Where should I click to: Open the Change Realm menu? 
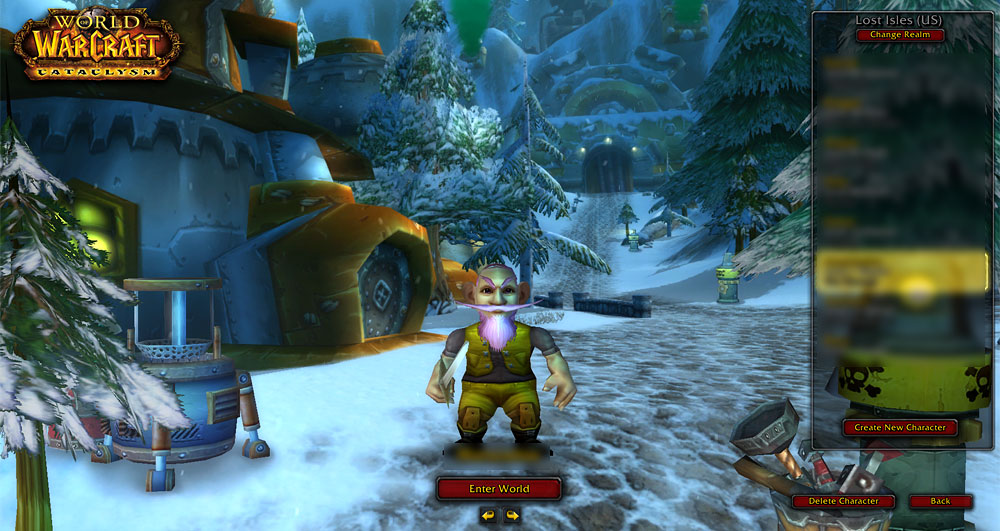pos(900,35)
